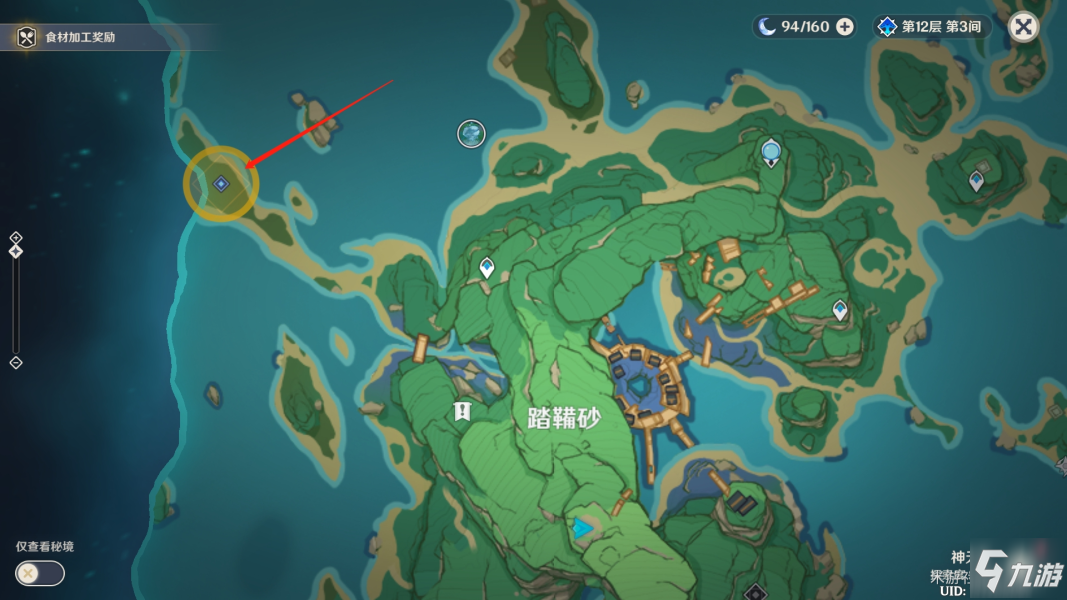Toggle the 仅查看秘境 domain-only switch
This screenshot has width=1067, height=600.
pyautogui.click(x=40, y=573)
